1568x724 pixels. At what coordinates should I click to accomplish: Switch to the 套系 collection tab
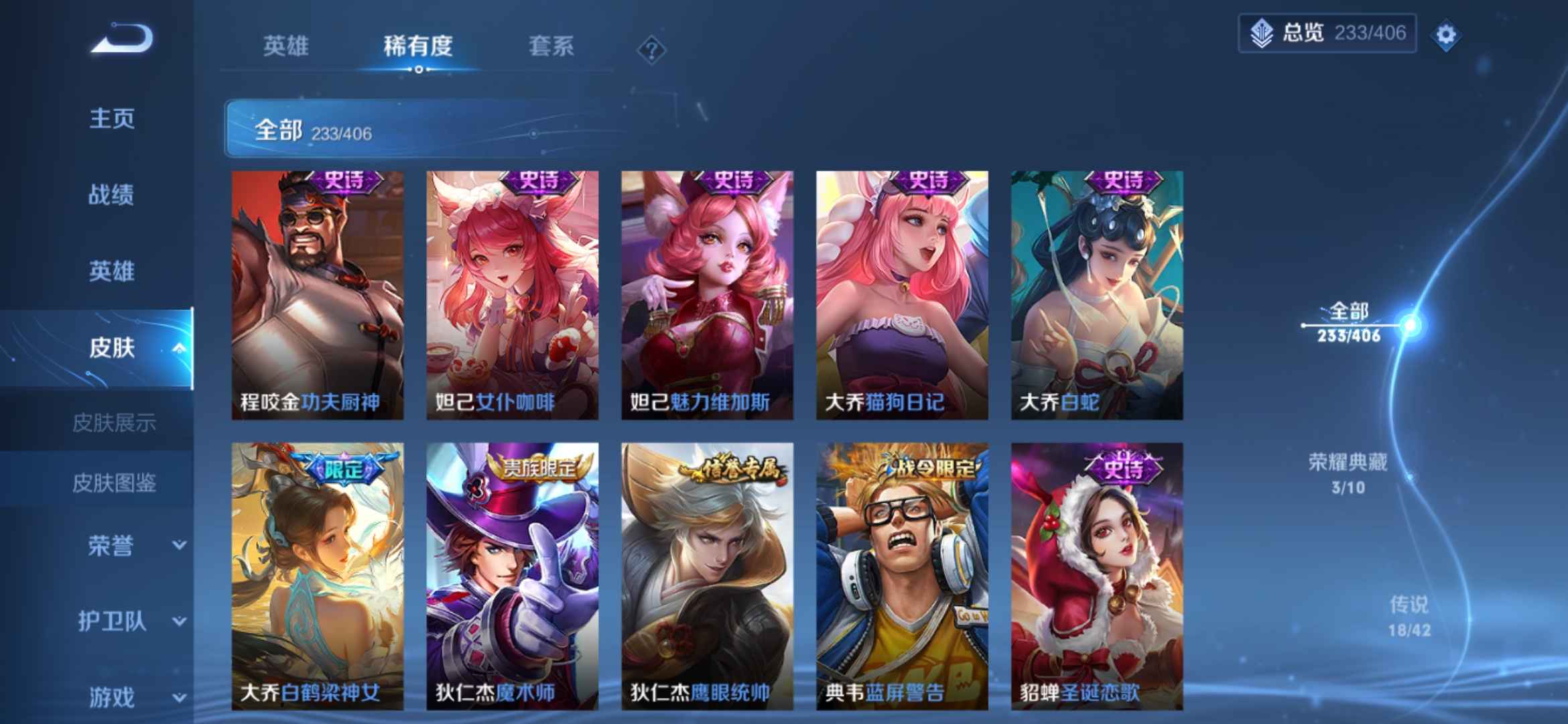[x=551, y=47]
